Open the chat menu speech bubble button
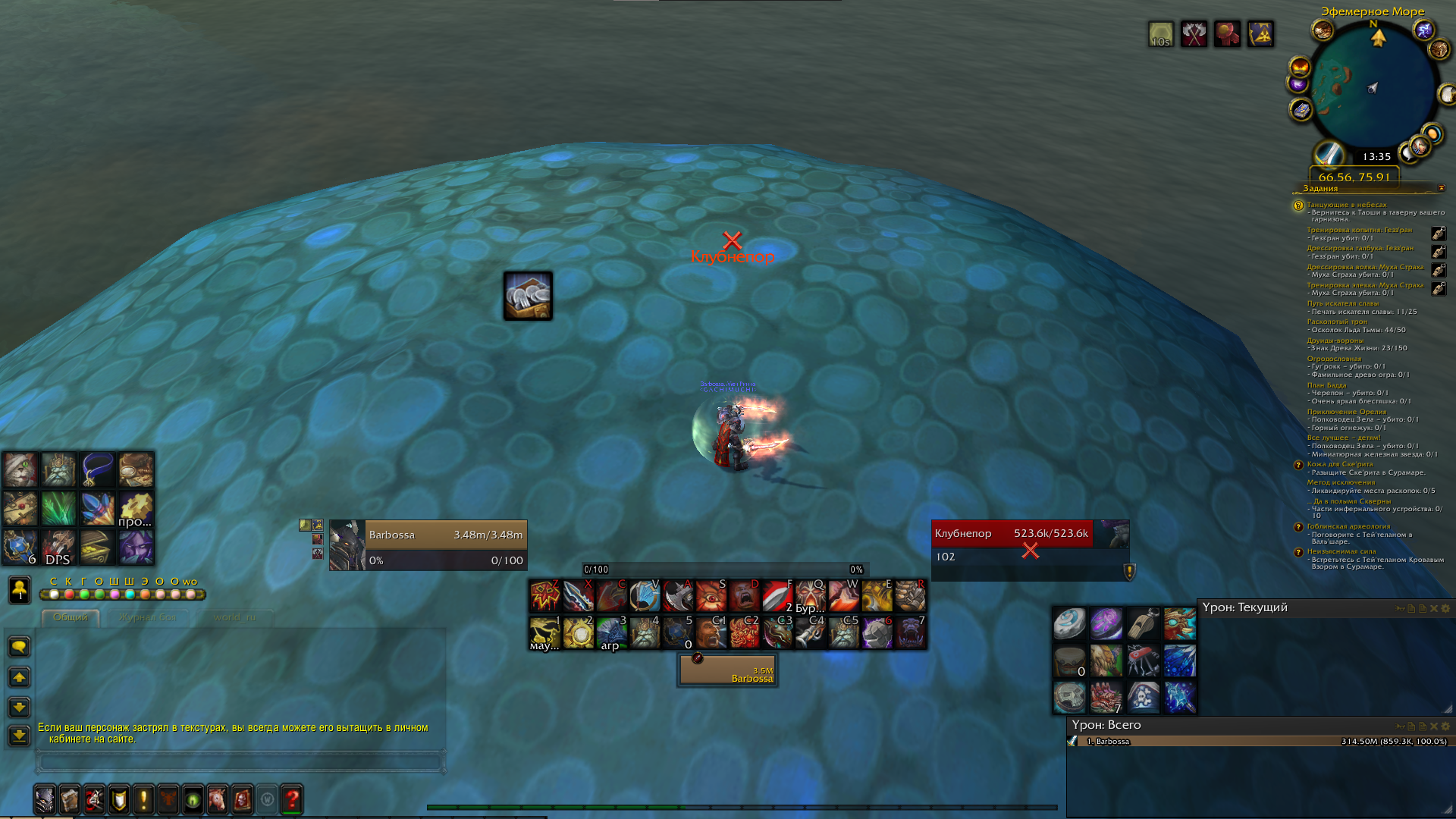Screen dimensions: 1456x819 point(19,647)
